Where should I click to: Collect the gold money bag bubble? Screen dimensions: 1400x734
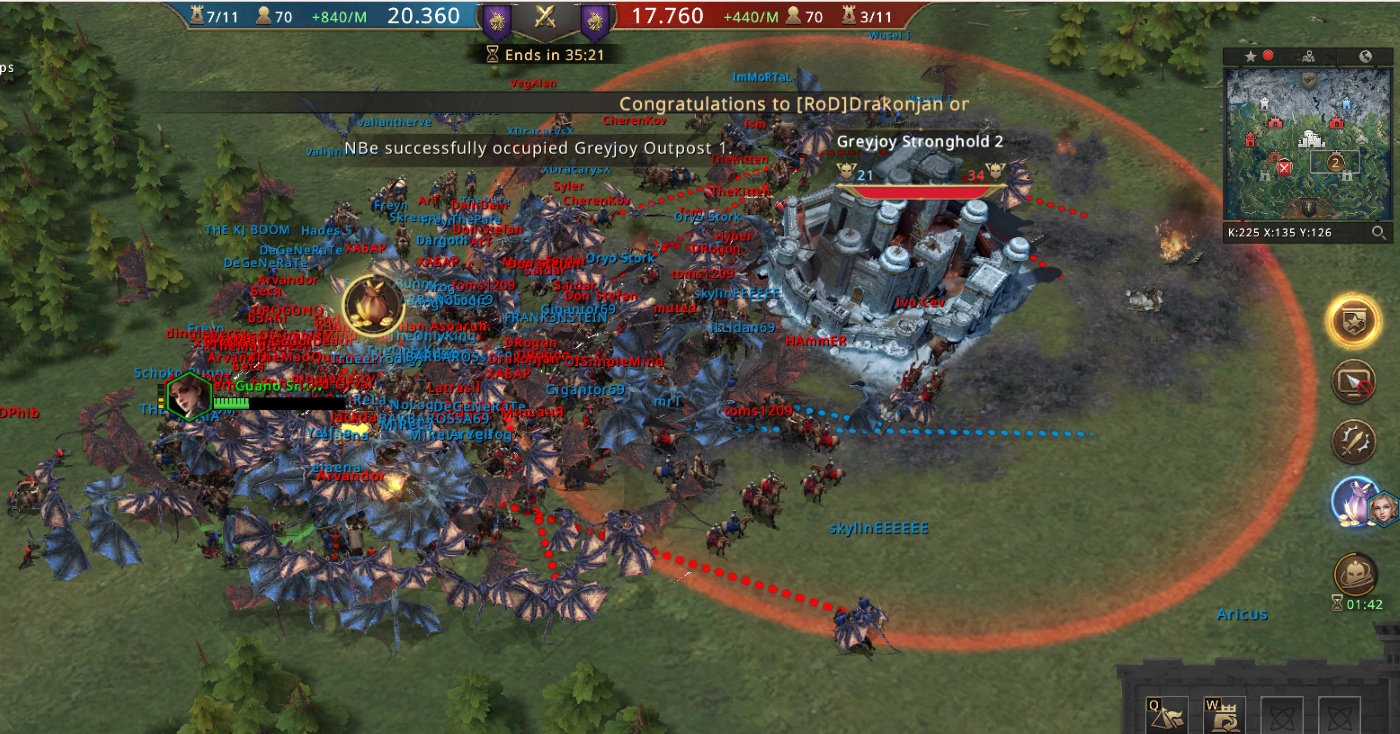[372, 305]
